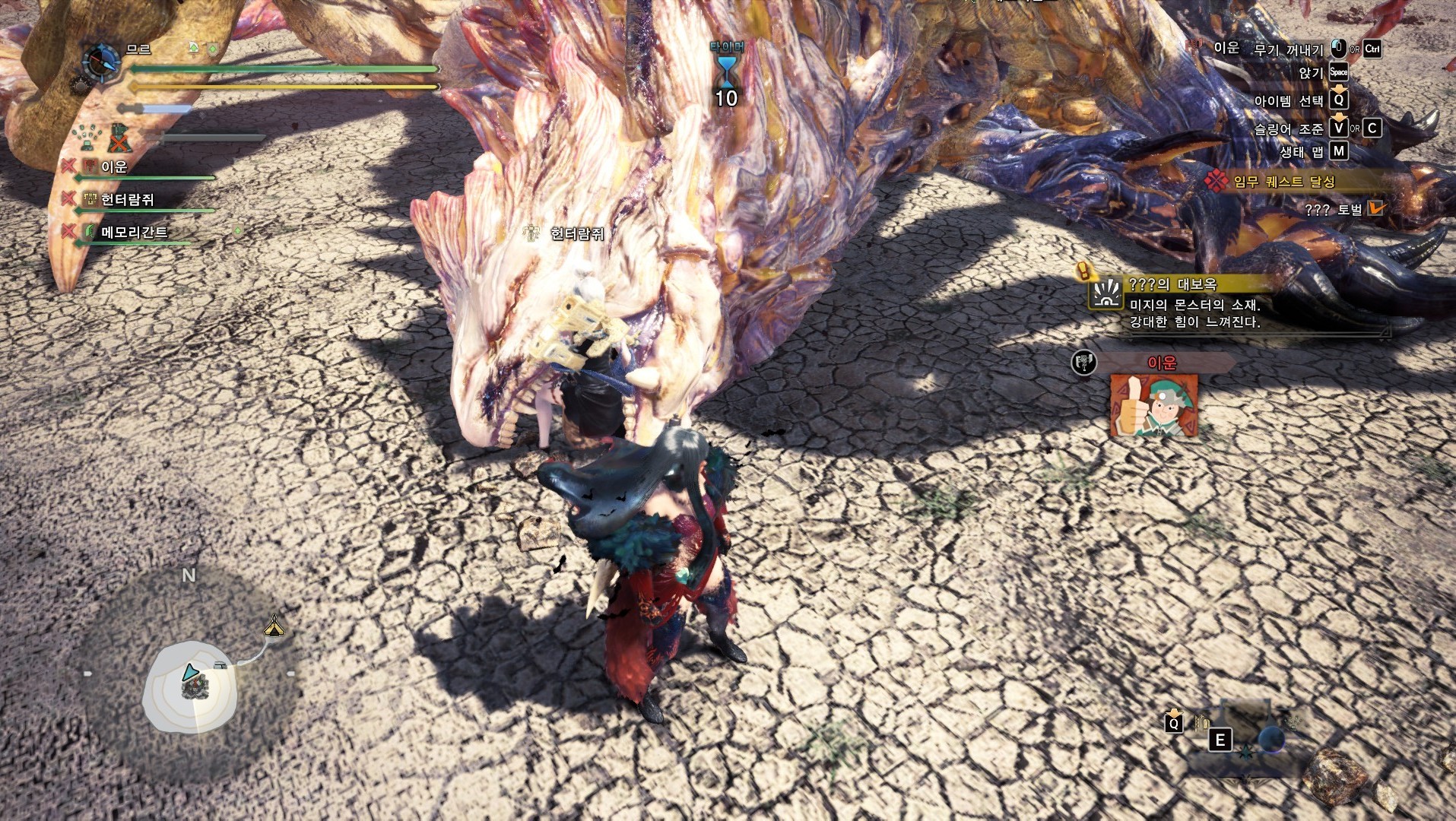Click the player compass icon beside 므르
The width and height of the screenshot is (1456, 821).
[x=100, y=62]
